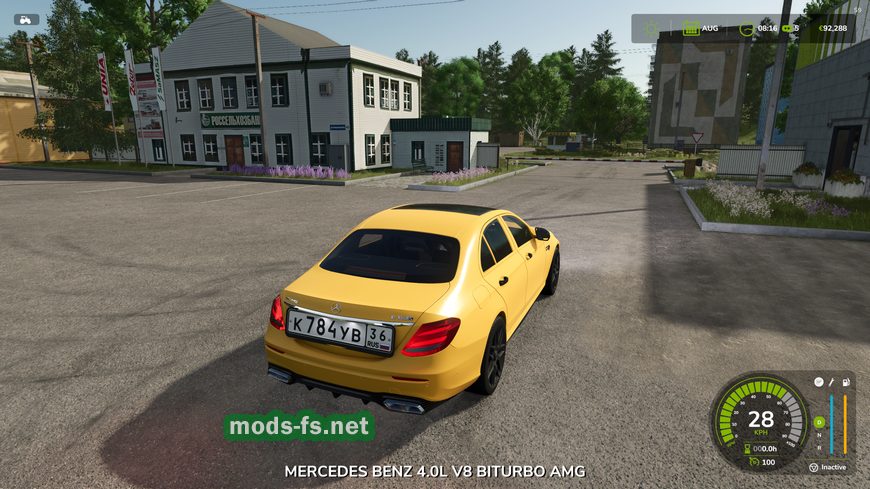Click the wrench damage icon

point(832,382)
